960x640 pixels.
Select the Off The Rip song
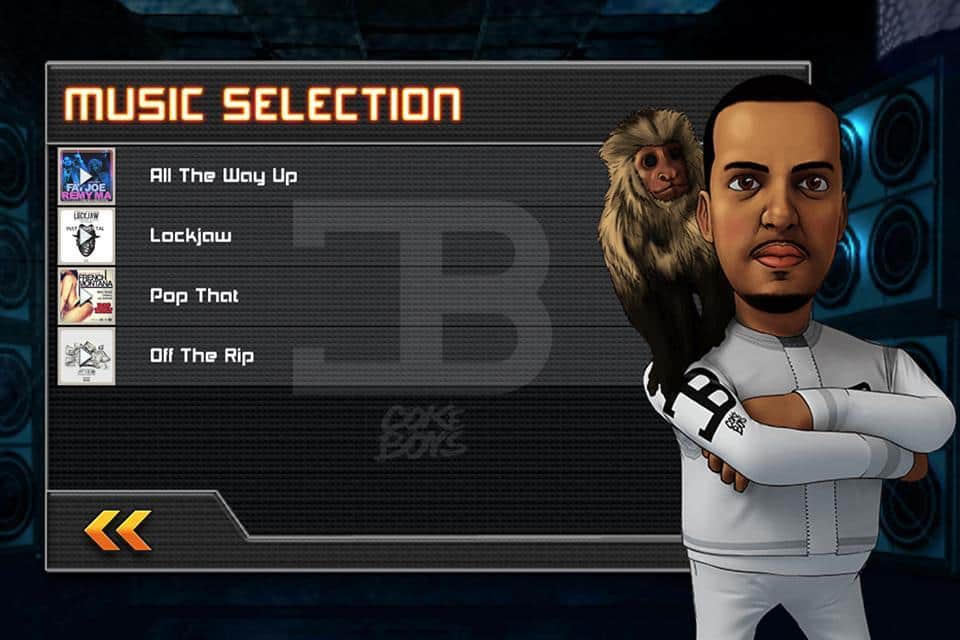pos(201,356)
